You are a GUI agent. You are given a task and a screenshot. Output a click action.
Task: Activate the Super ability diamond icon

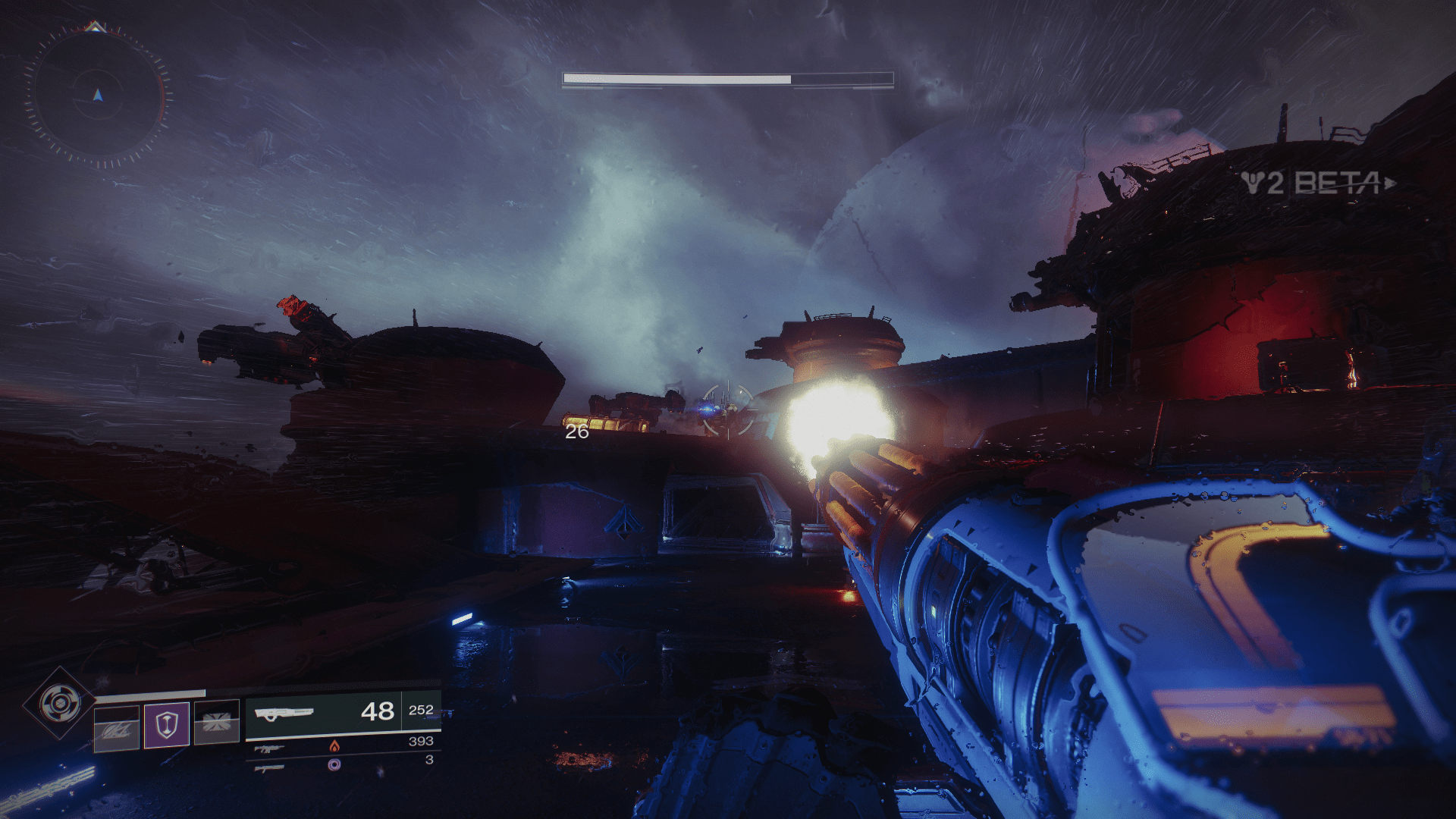pyautogui.click(x=59, y=703)
